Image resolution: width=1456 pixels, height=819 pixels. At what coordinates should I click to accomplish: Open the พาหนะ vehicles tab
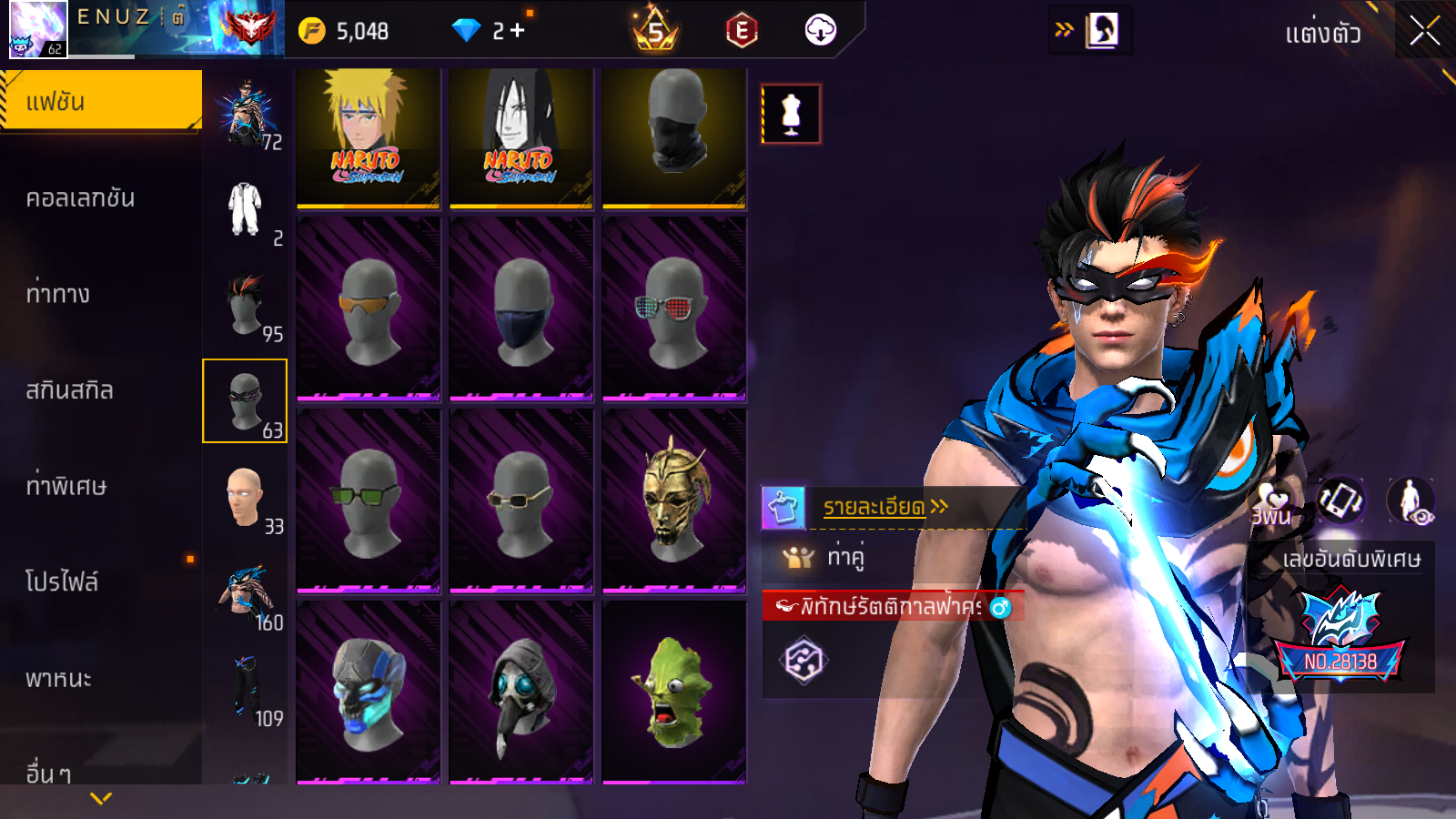58,679
